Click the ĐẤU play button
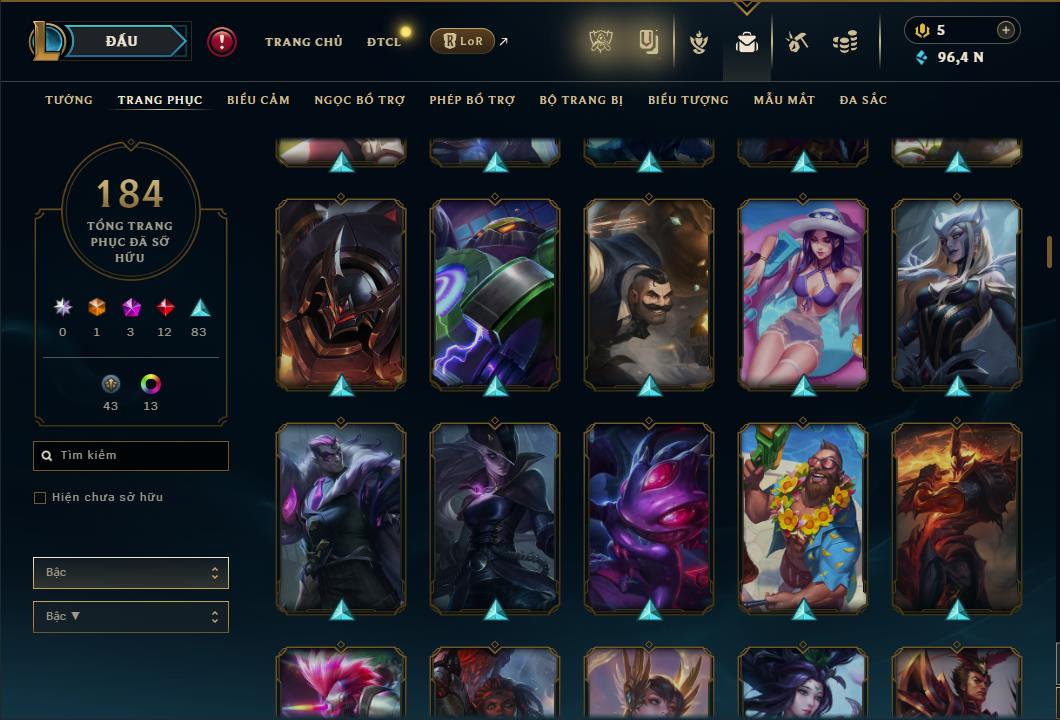 point(121,41)
